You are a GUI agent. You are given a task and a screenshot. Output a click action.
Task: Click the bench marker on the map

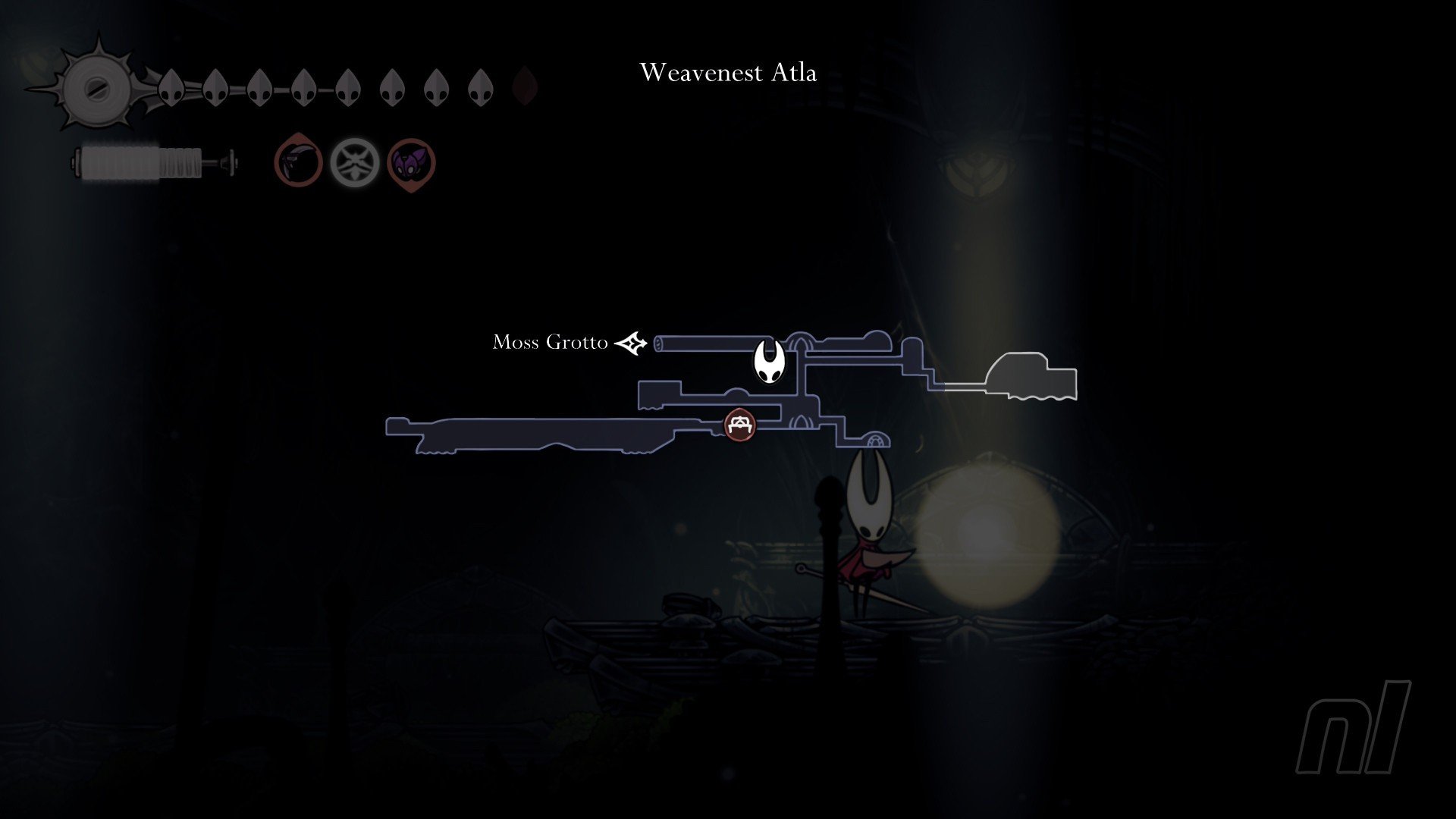point(739,425)
